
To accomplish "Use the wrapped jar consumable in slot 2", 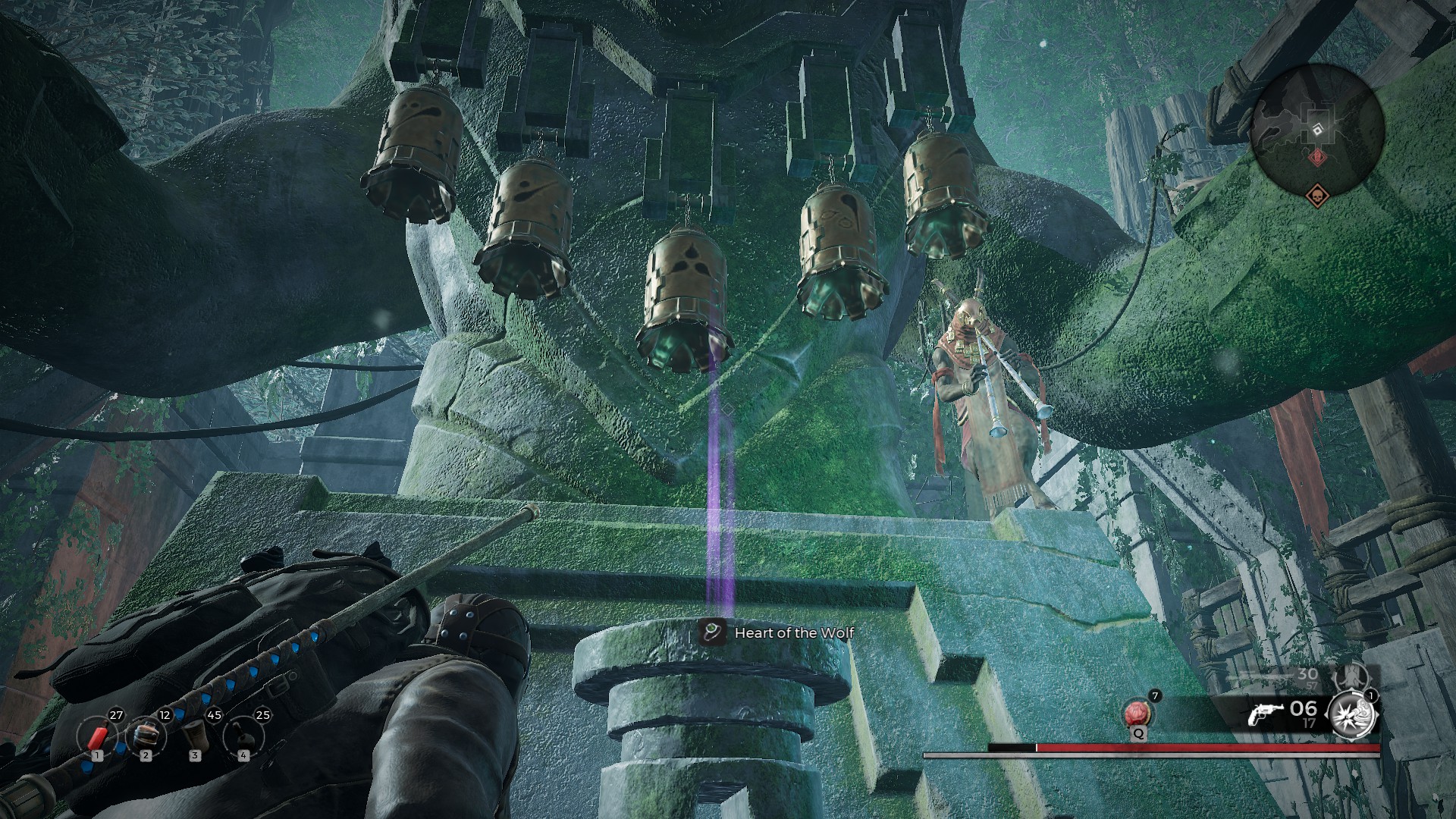I will [x=146, y=736].
